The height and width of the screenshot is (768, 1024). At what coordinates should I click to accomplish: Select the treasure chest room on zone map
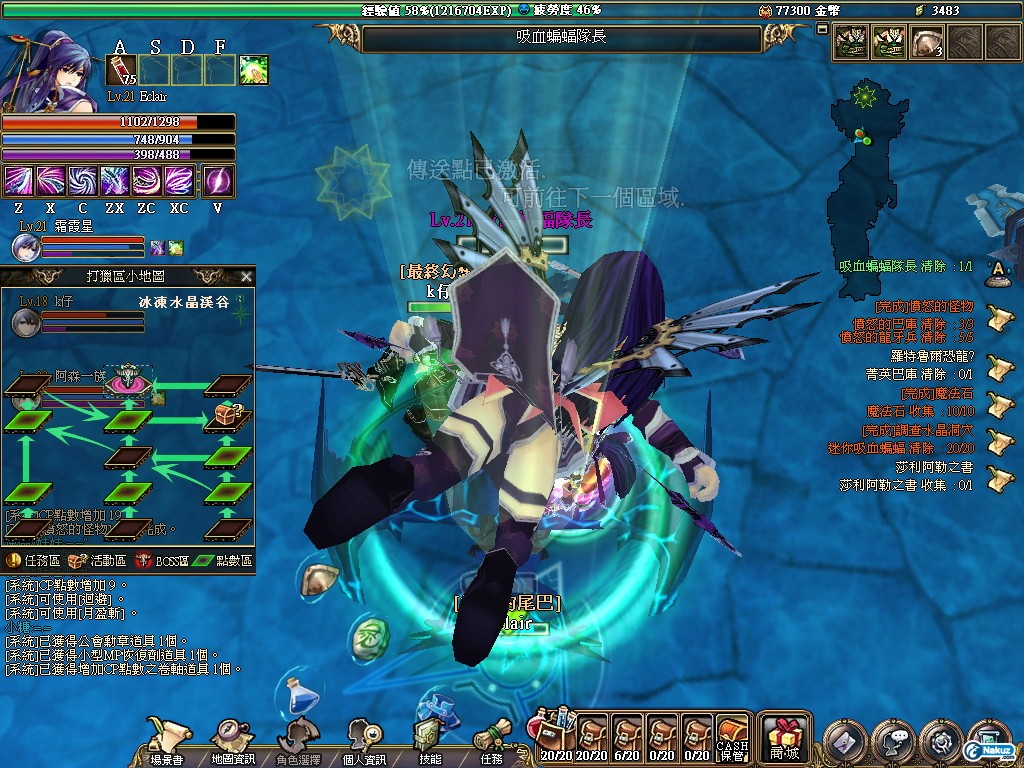click(227, 418)
